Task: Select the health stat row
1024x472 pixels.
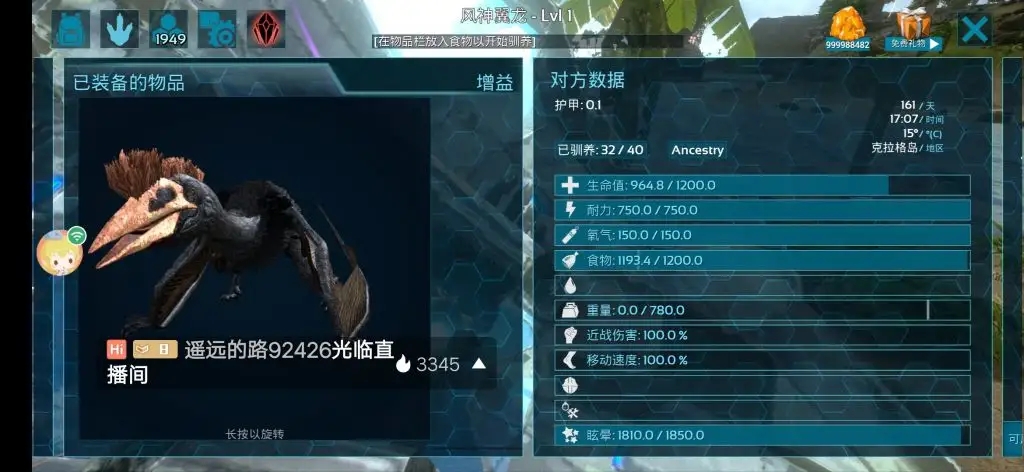Action: (762, 185)
